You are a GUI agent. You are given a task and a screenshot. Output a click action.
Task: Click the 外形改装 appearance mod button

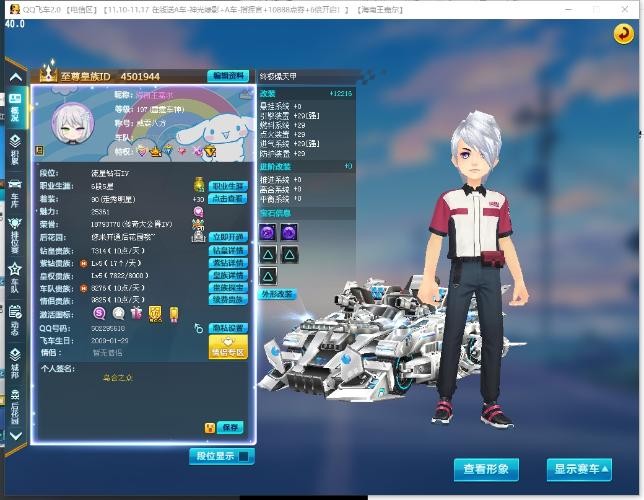(x=277, y=294)
